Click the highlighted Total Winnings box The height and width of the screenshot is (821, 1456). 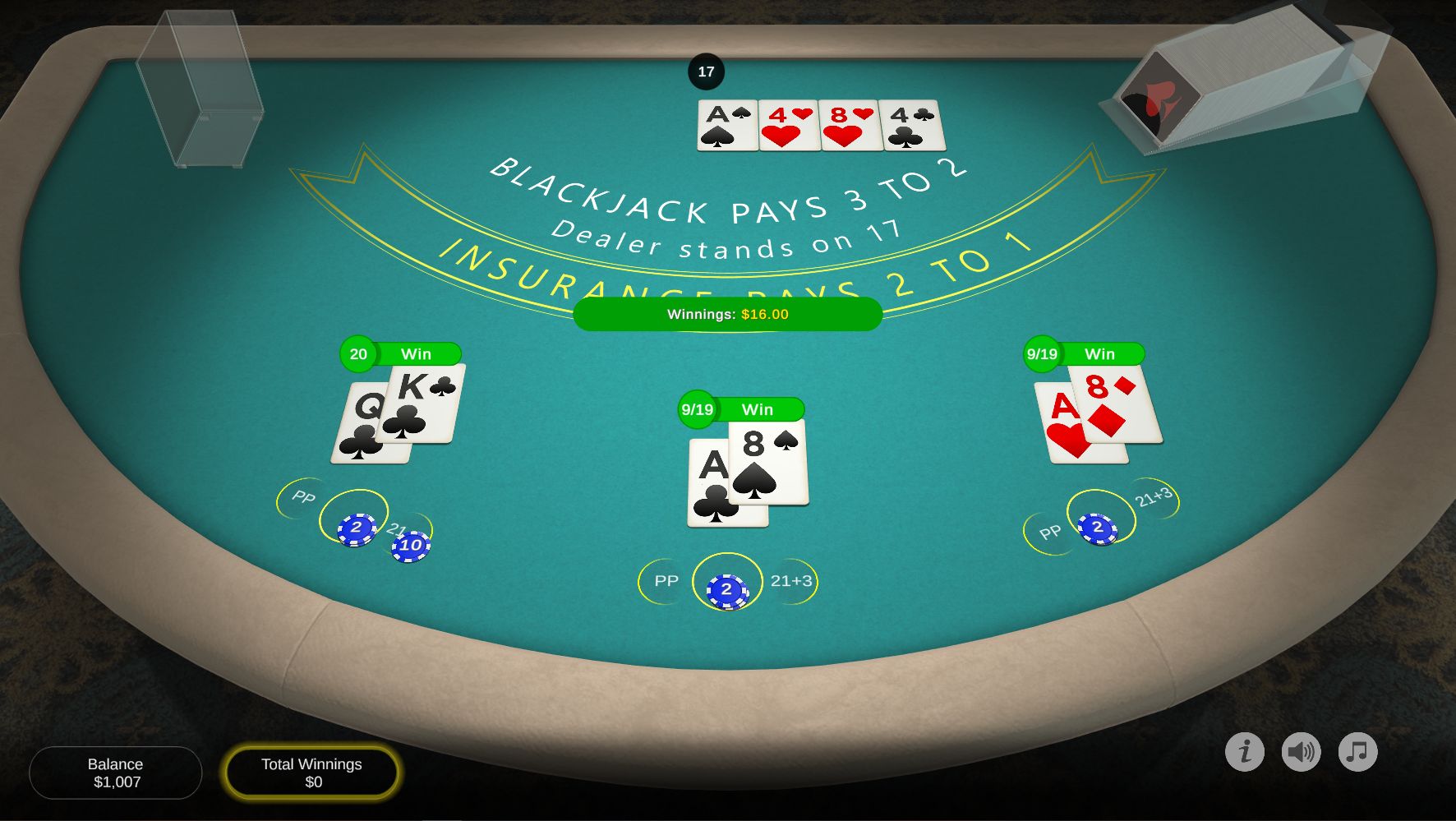tap(311, 773)
